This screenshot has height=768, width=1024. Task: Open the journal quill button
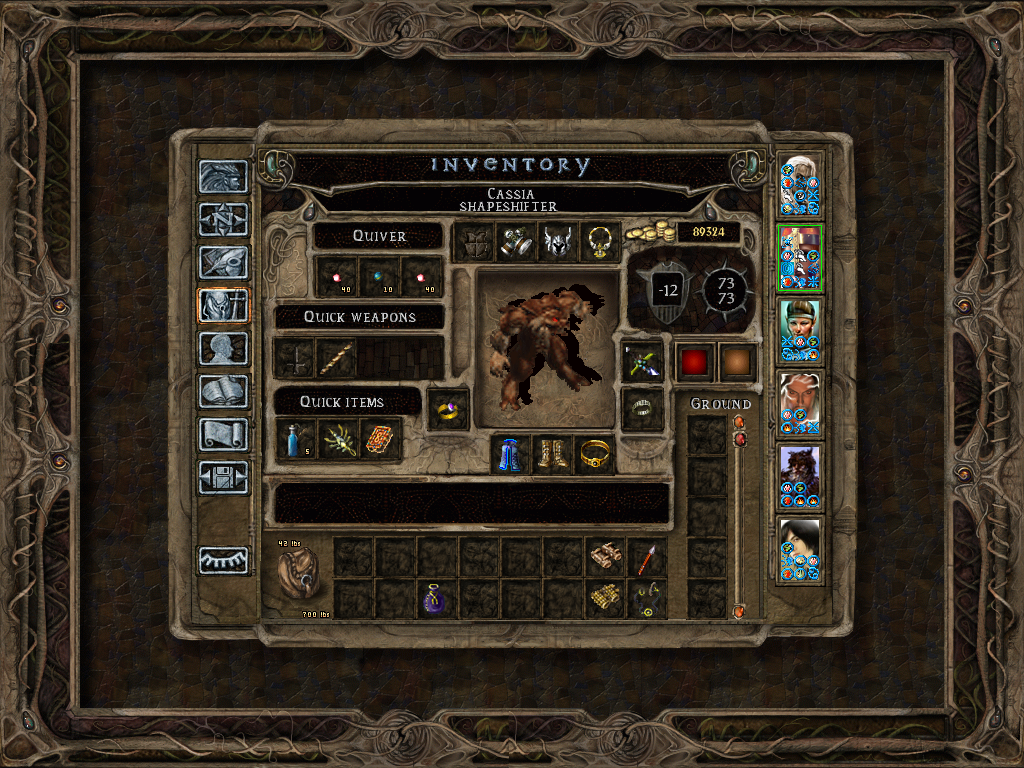[223, 262]
